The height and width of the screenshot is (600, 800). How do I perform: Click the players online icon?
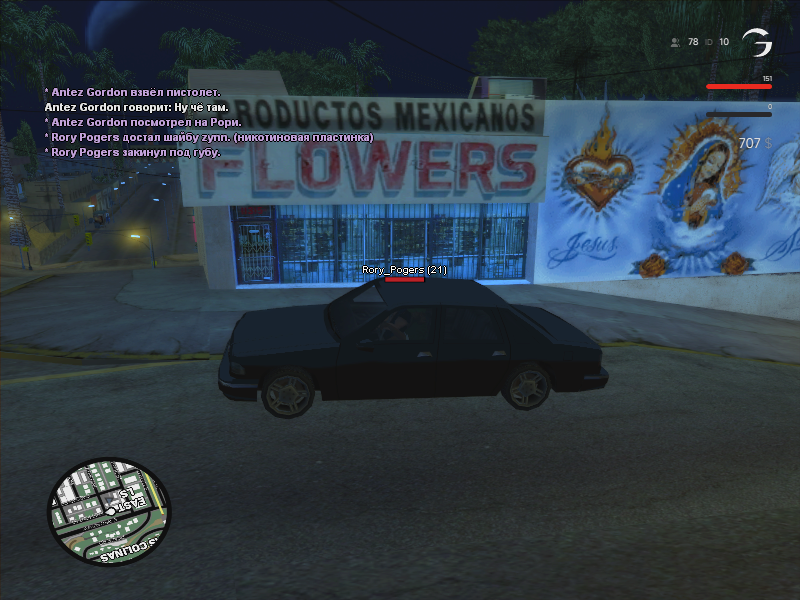676,42
